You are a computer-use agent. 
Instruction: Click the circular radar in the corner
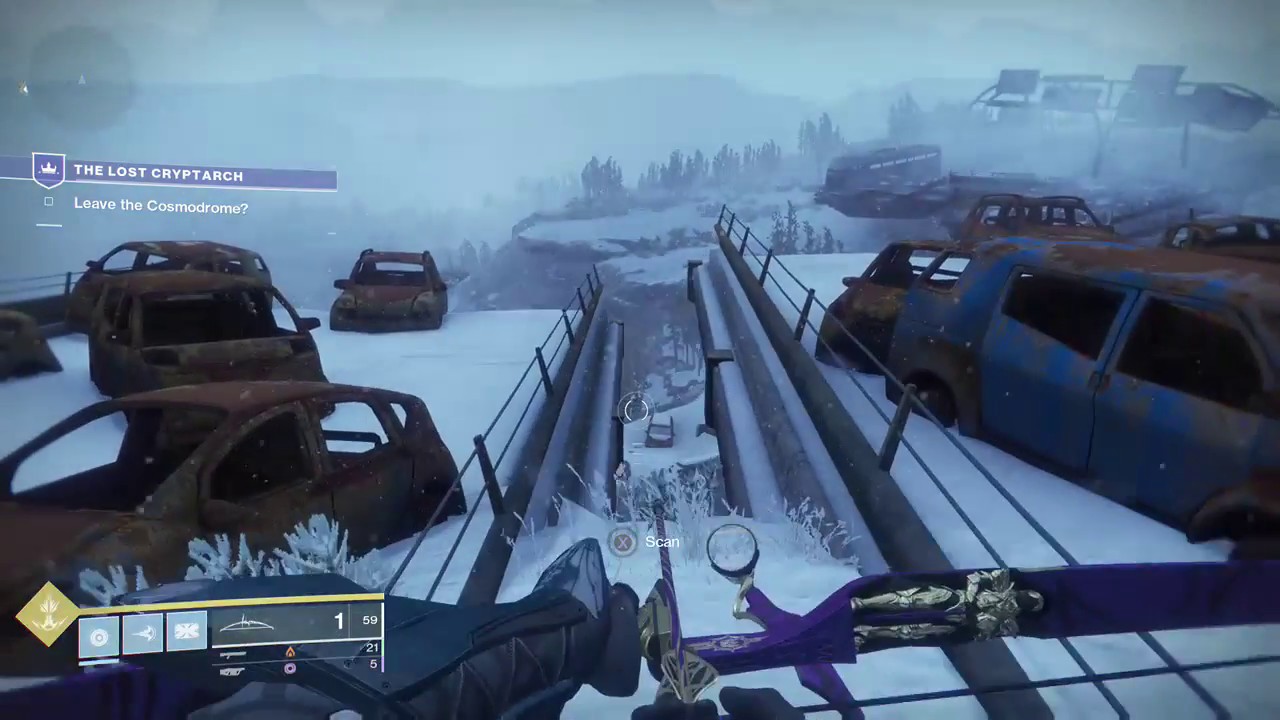[80, 78]
